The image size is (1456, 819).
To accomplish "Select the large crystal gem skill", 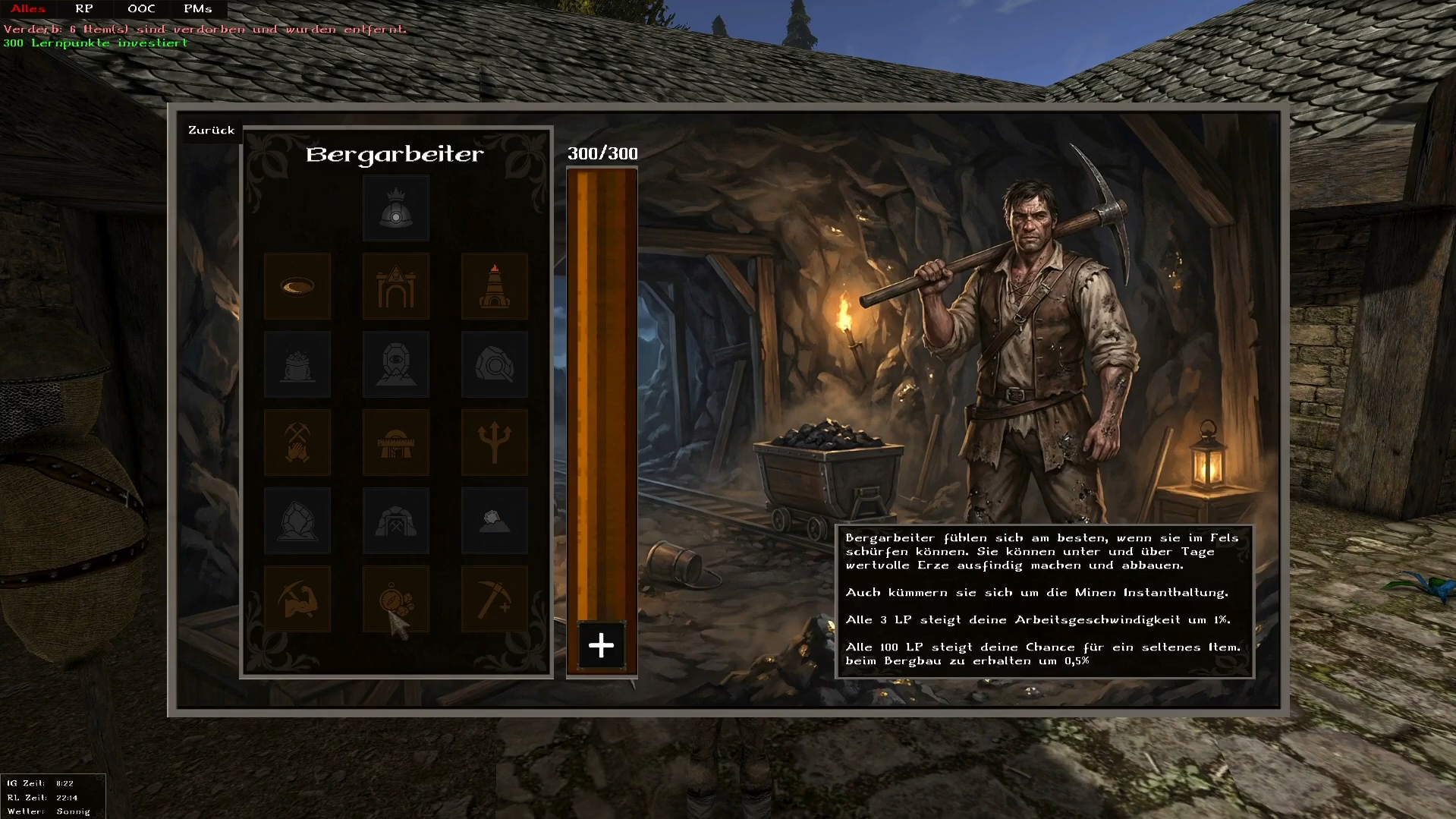I will pos(297,521).
